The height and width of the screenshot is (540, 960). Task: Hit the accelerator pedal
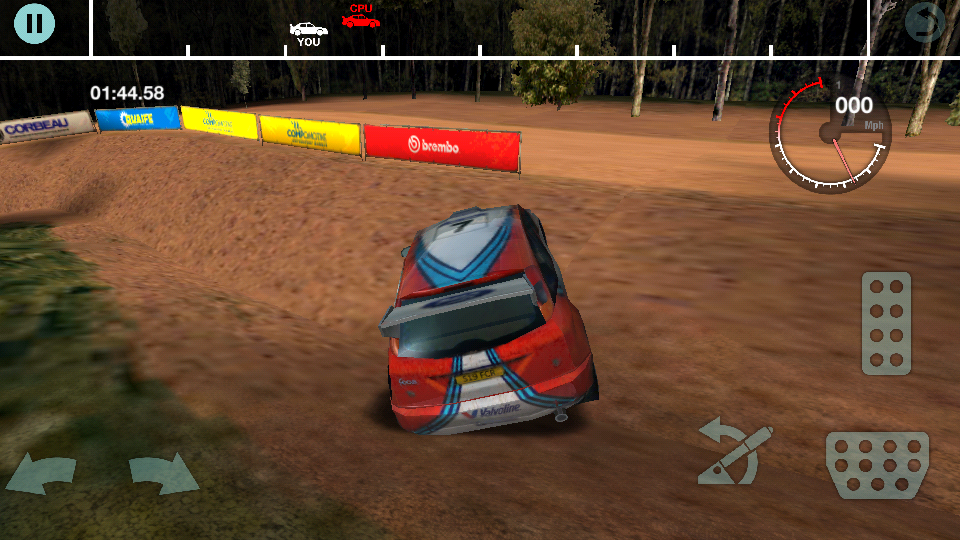[x=886, y=322]
